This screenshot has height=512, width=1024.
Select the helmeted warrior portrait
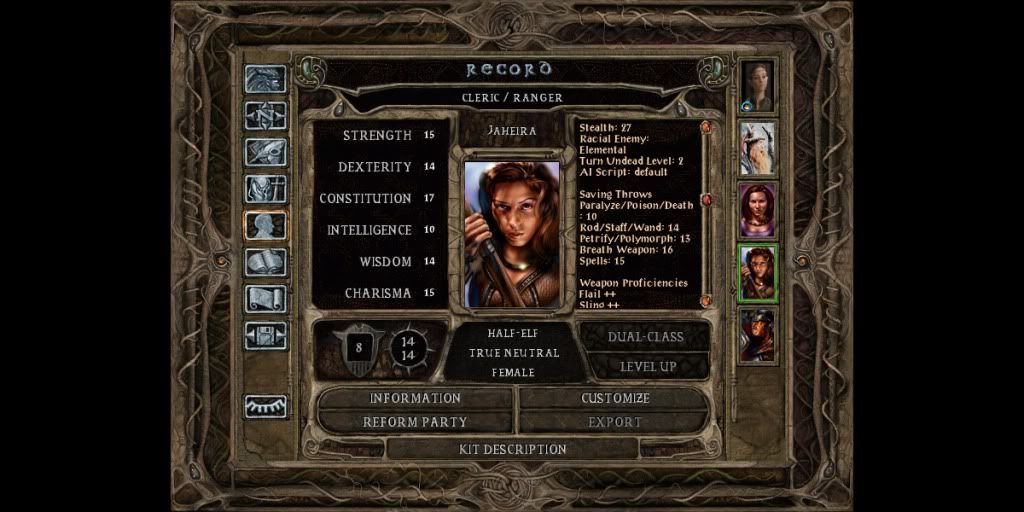757,335
